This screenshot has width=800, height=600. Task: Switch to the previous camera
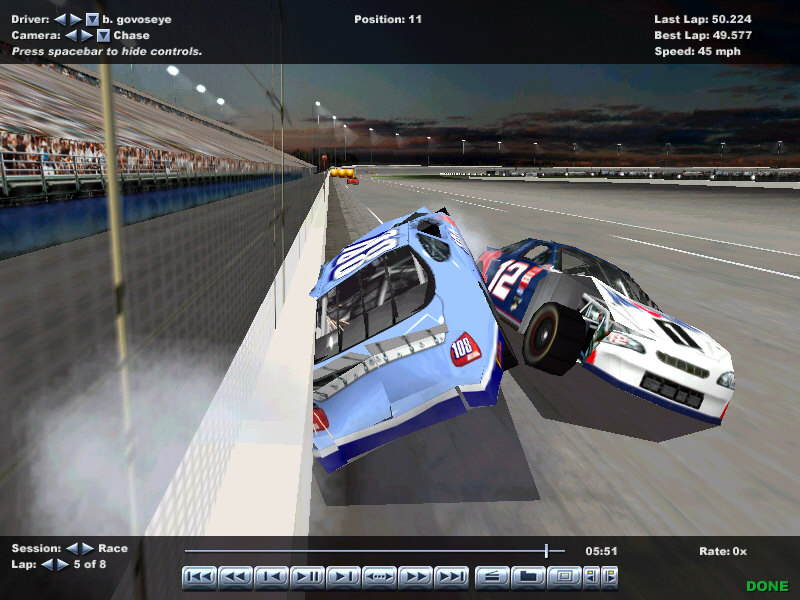click(70, 35)
